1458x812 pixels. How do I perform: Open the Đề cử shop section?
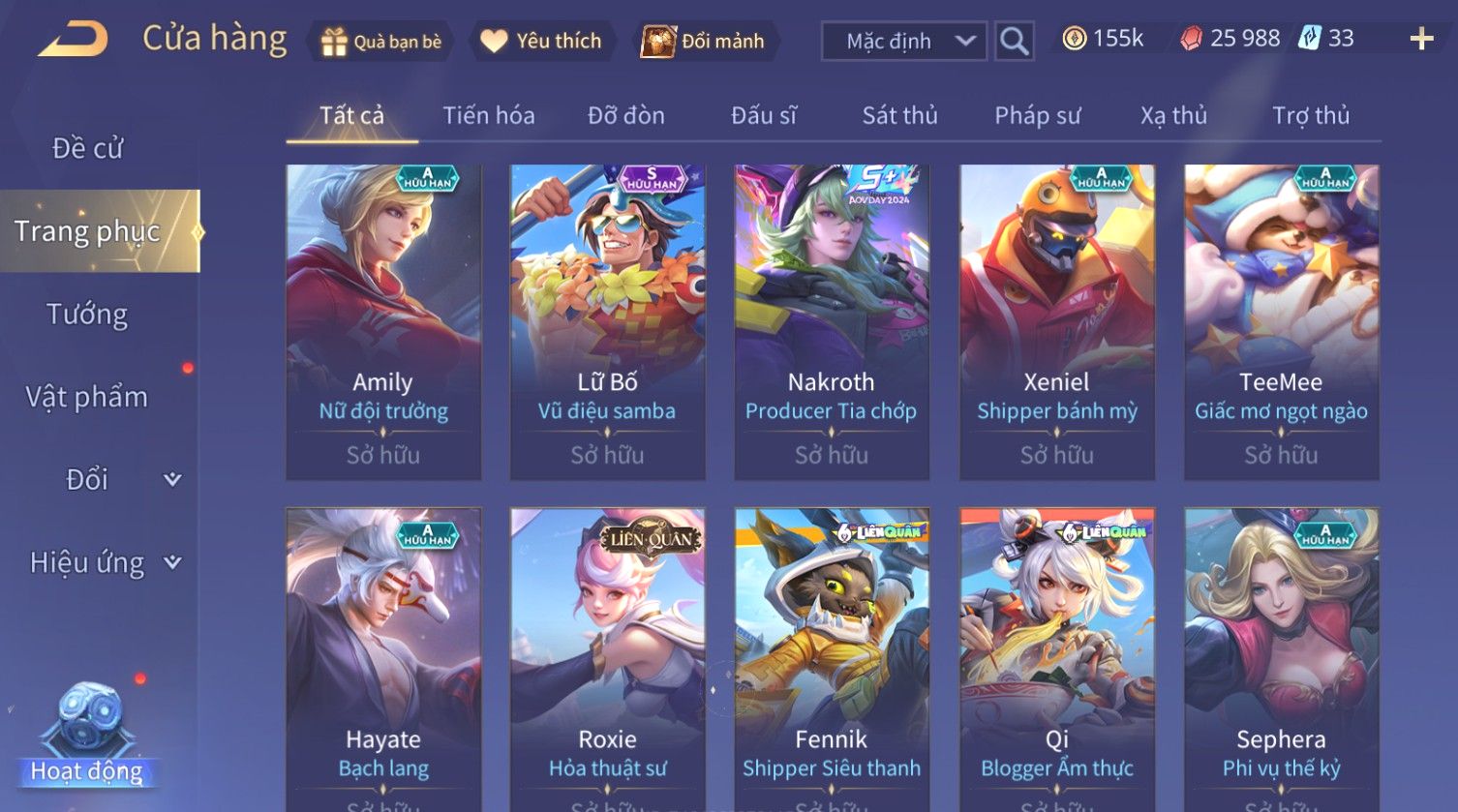87,148
